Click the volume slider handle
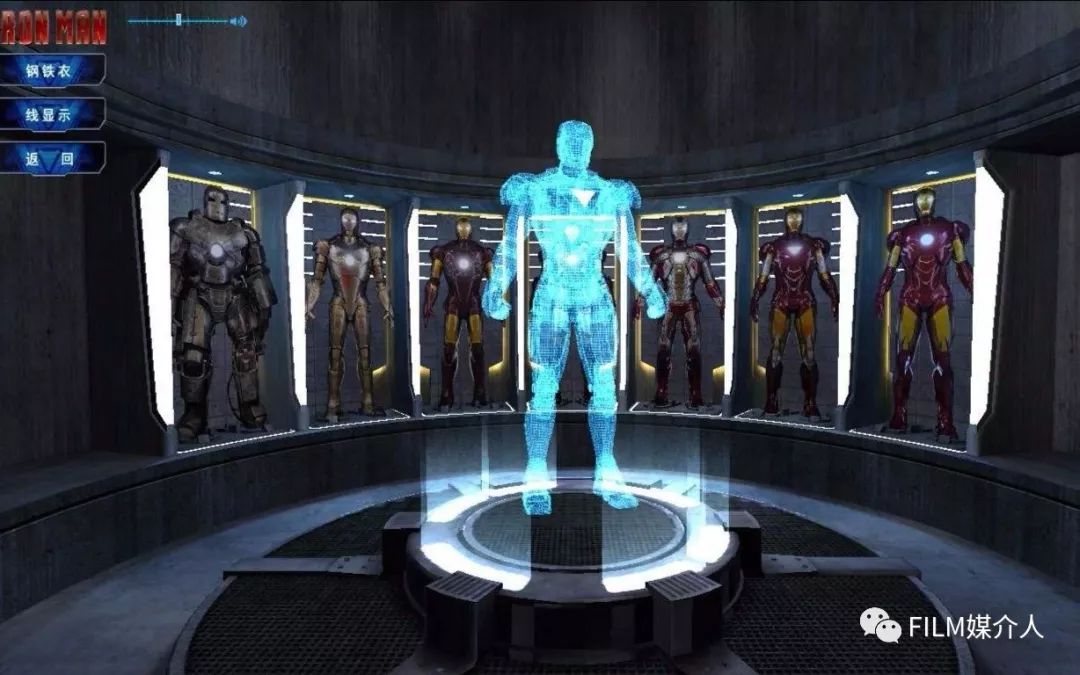This screenshot has height=675, width=1080. pyautogui.click(x=178, y=20)
